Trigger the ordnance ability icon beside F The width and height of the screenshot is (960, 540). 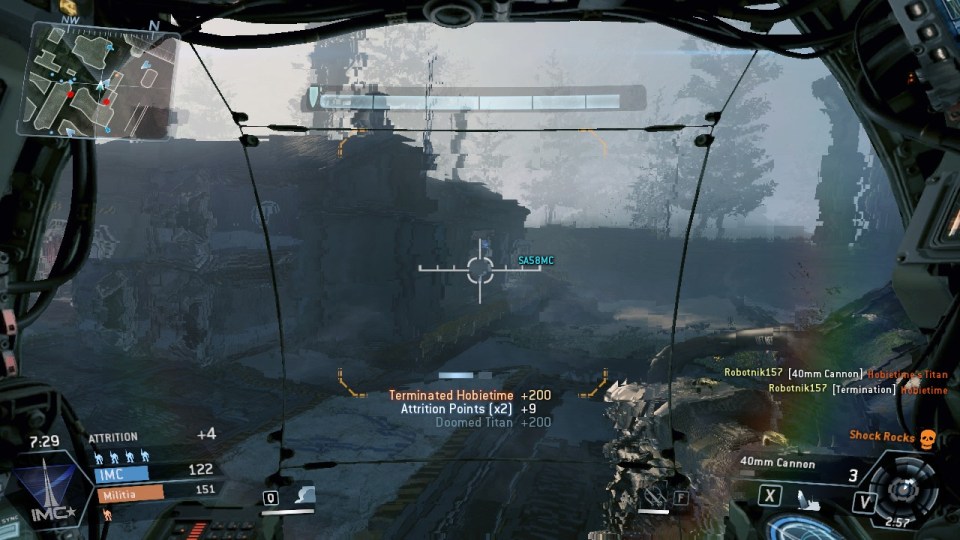coord(656,495)
